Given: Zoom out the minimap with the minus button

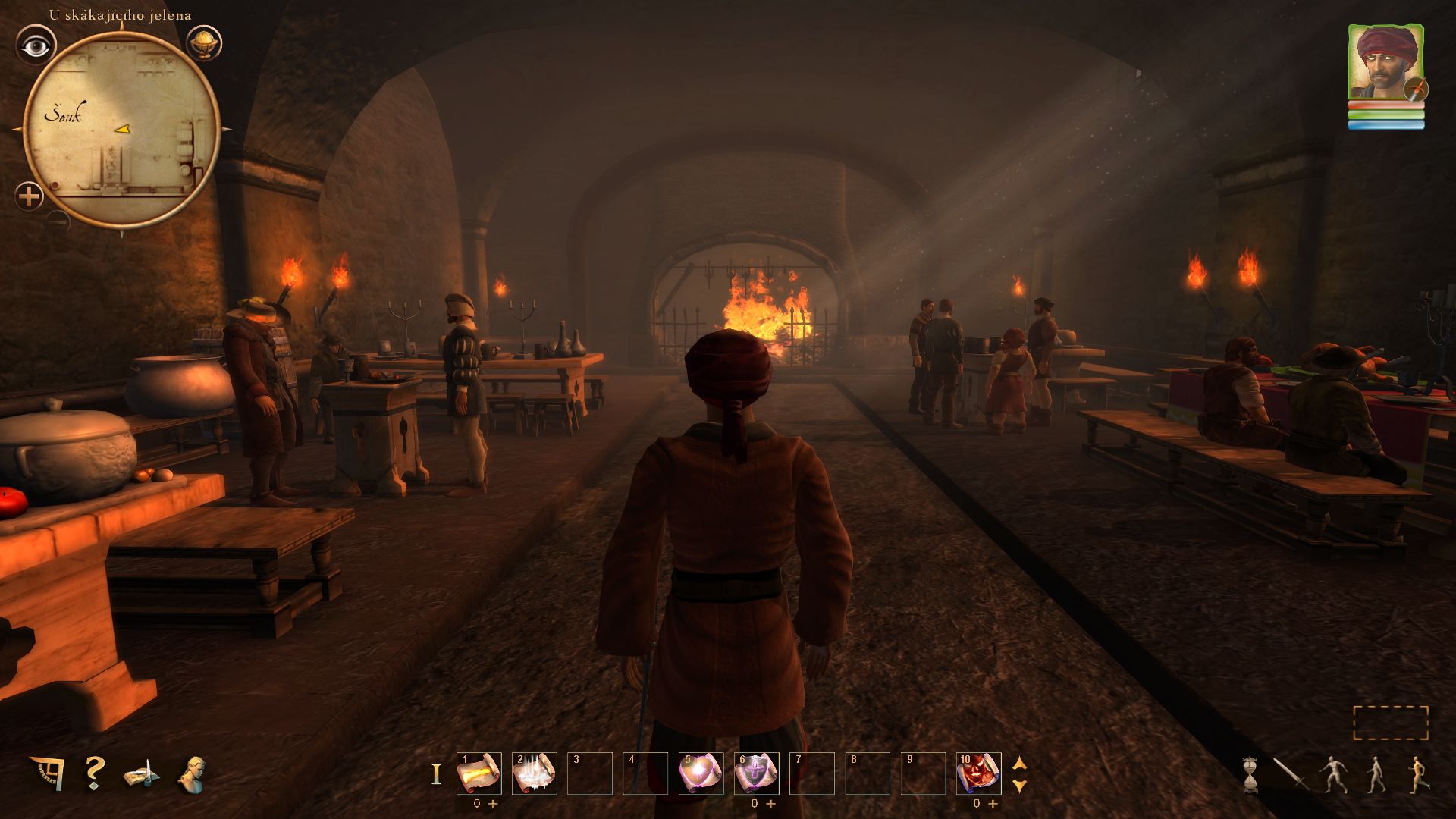Looking at the screenshot, I should click(x=56, y=221).
